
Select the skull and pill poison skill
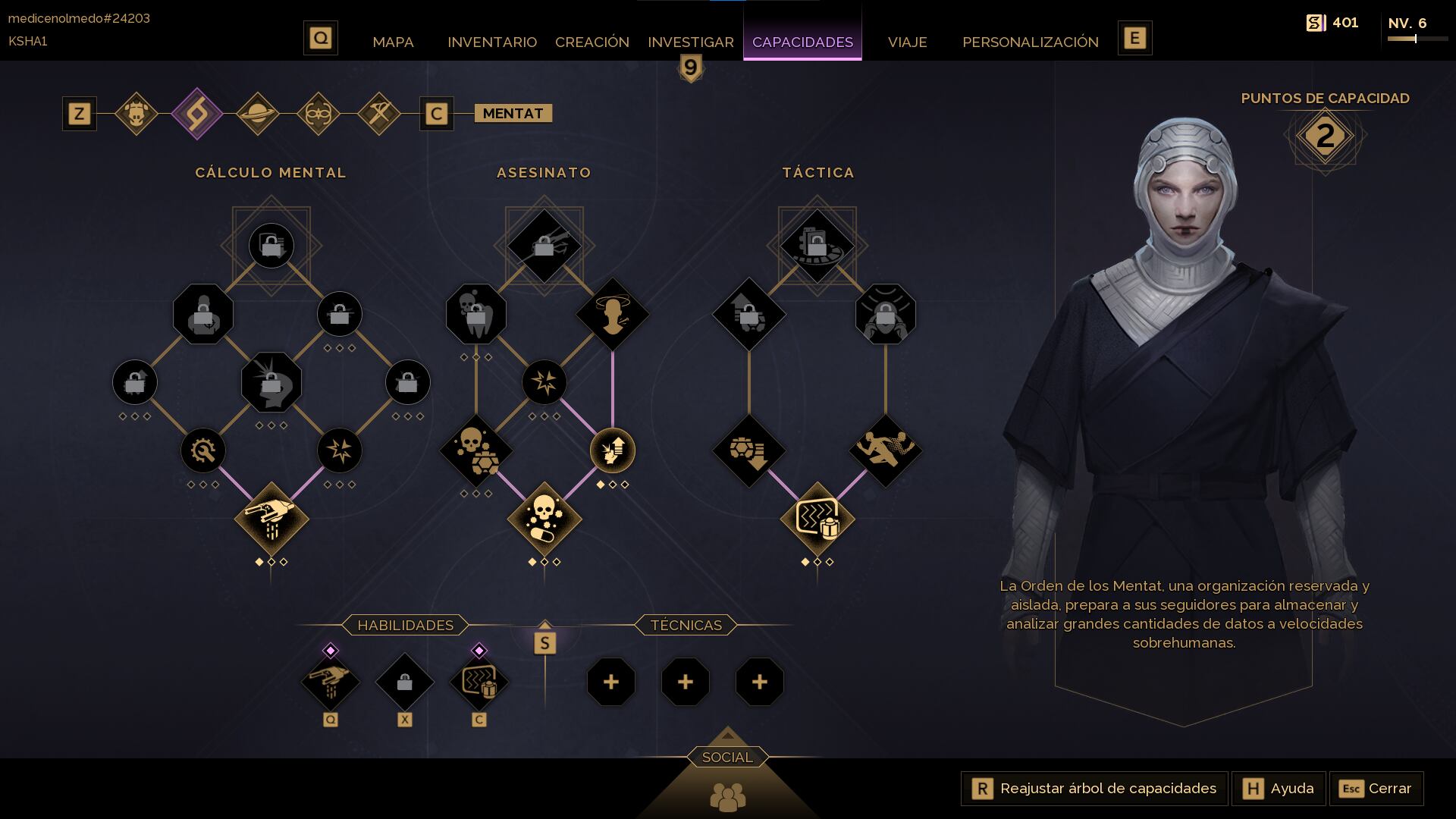tap(544, 519)
